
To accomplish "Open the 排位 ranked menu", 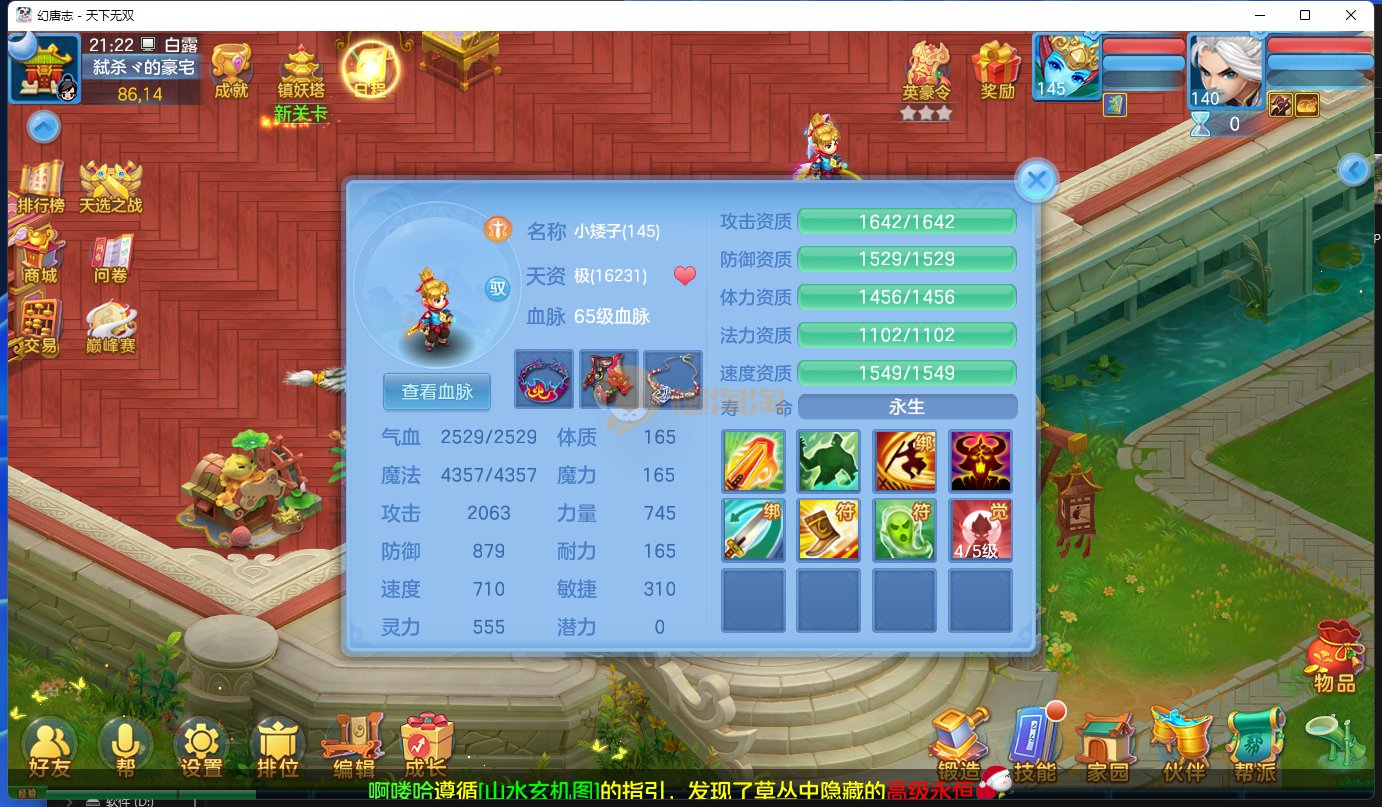I will (x=277, y=747).
